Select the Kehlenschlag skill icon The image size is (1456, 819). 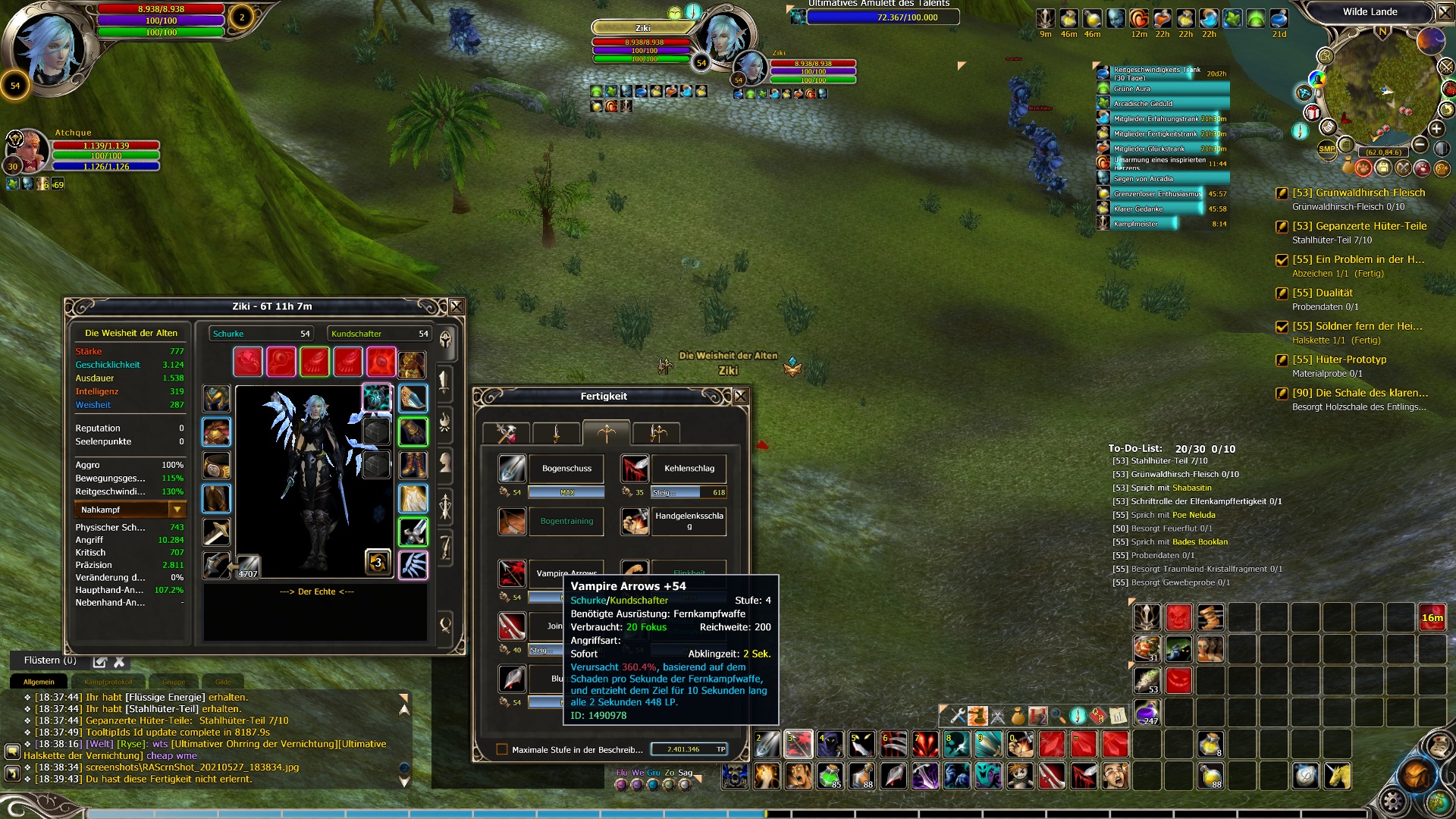click(635, 469)
